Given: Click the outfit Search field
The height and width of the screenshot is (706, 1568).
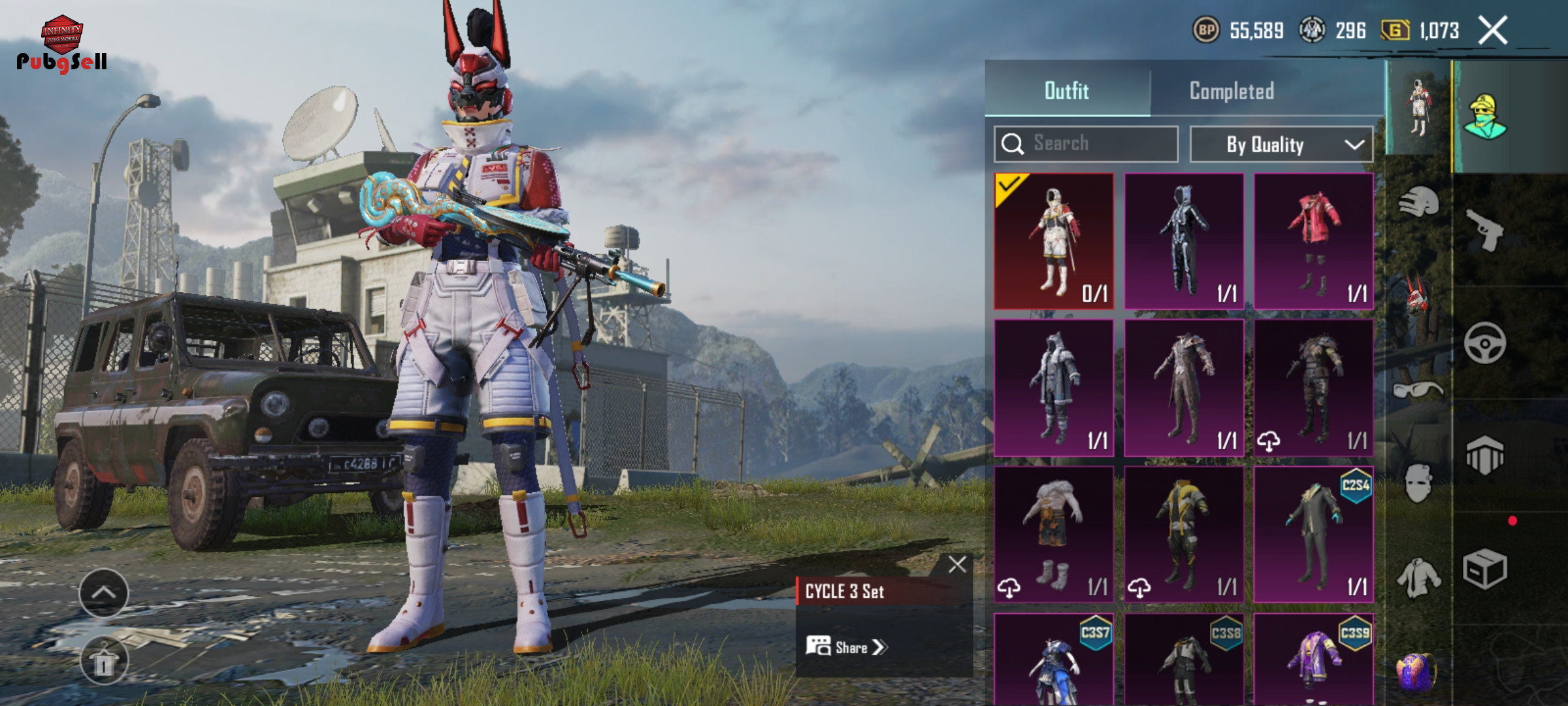Looking at the screenshot, I should 1086,144.
